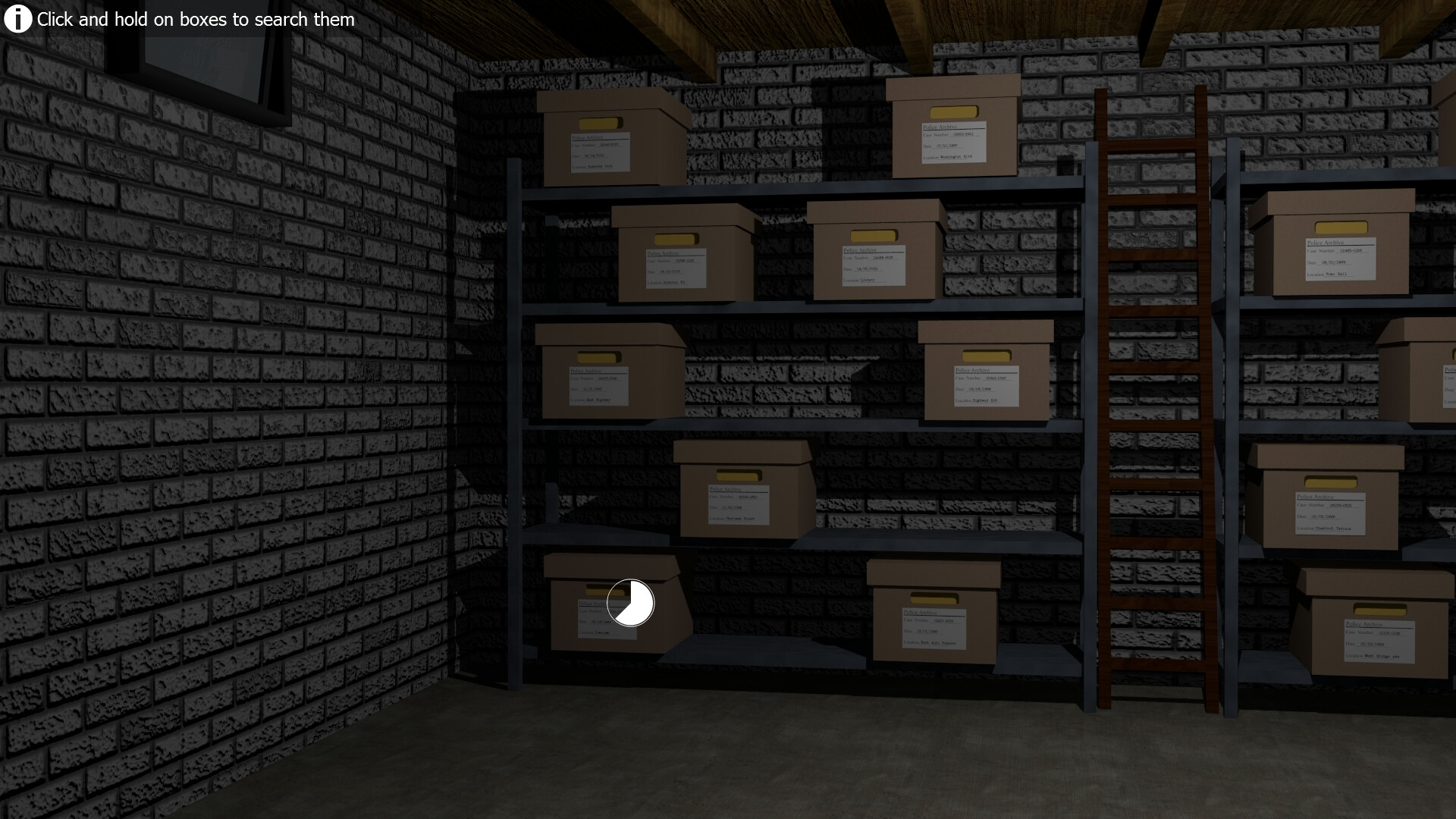Click the yellow handle of the Cherokee Forest box
The width and height of the screenshot is (1456, 819).
click(x=739, y=475)
